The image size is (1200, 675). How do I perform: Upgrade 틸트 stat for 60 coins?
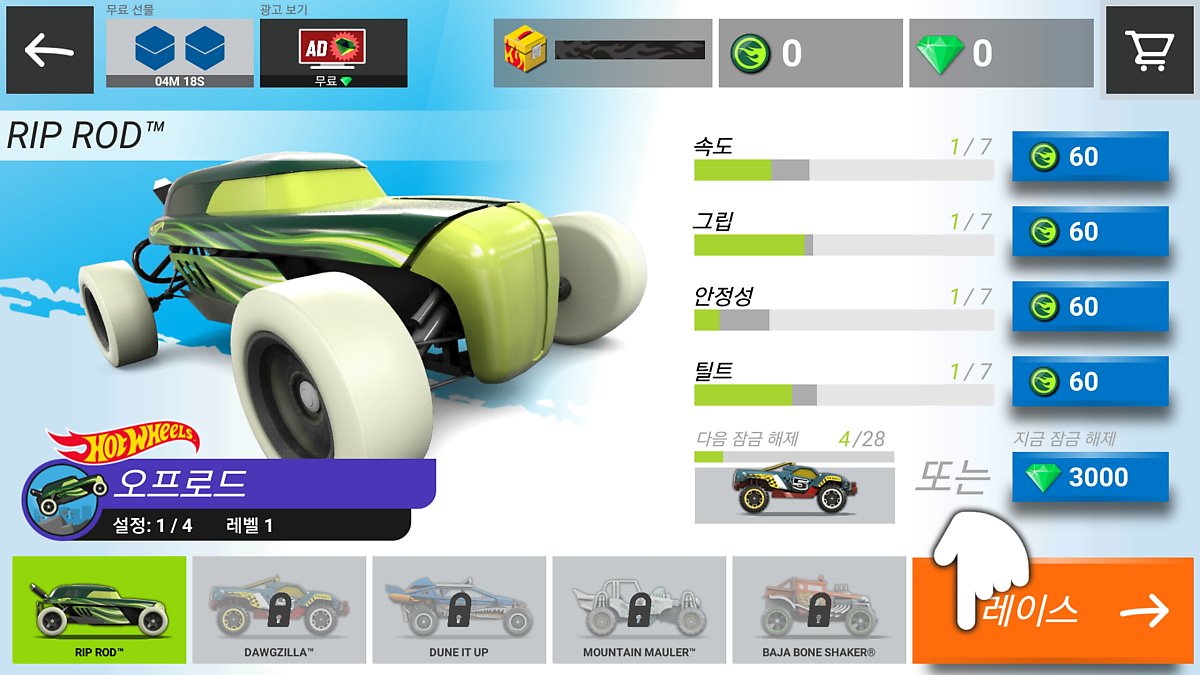coord(1090,382)
